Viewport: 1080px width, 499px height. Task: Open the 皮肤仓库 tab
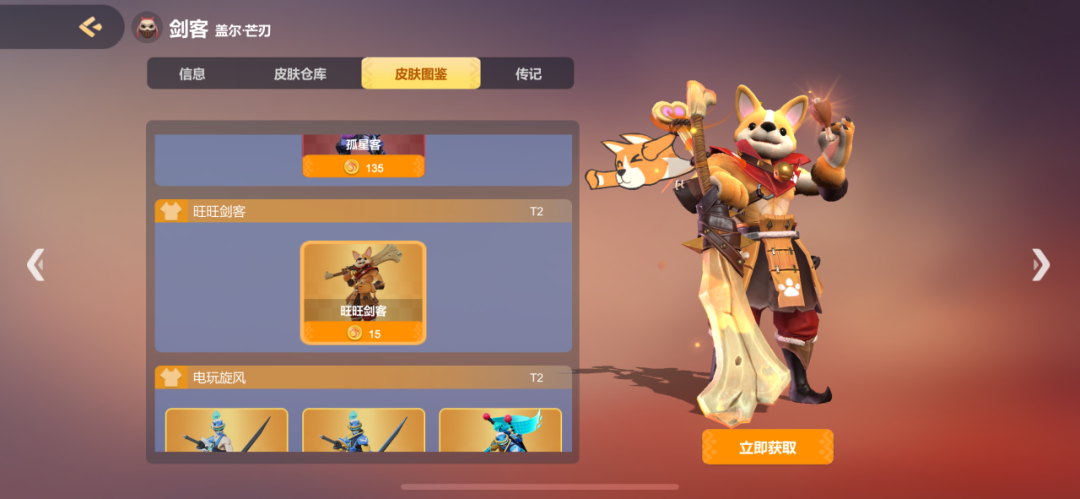(300, 74)
